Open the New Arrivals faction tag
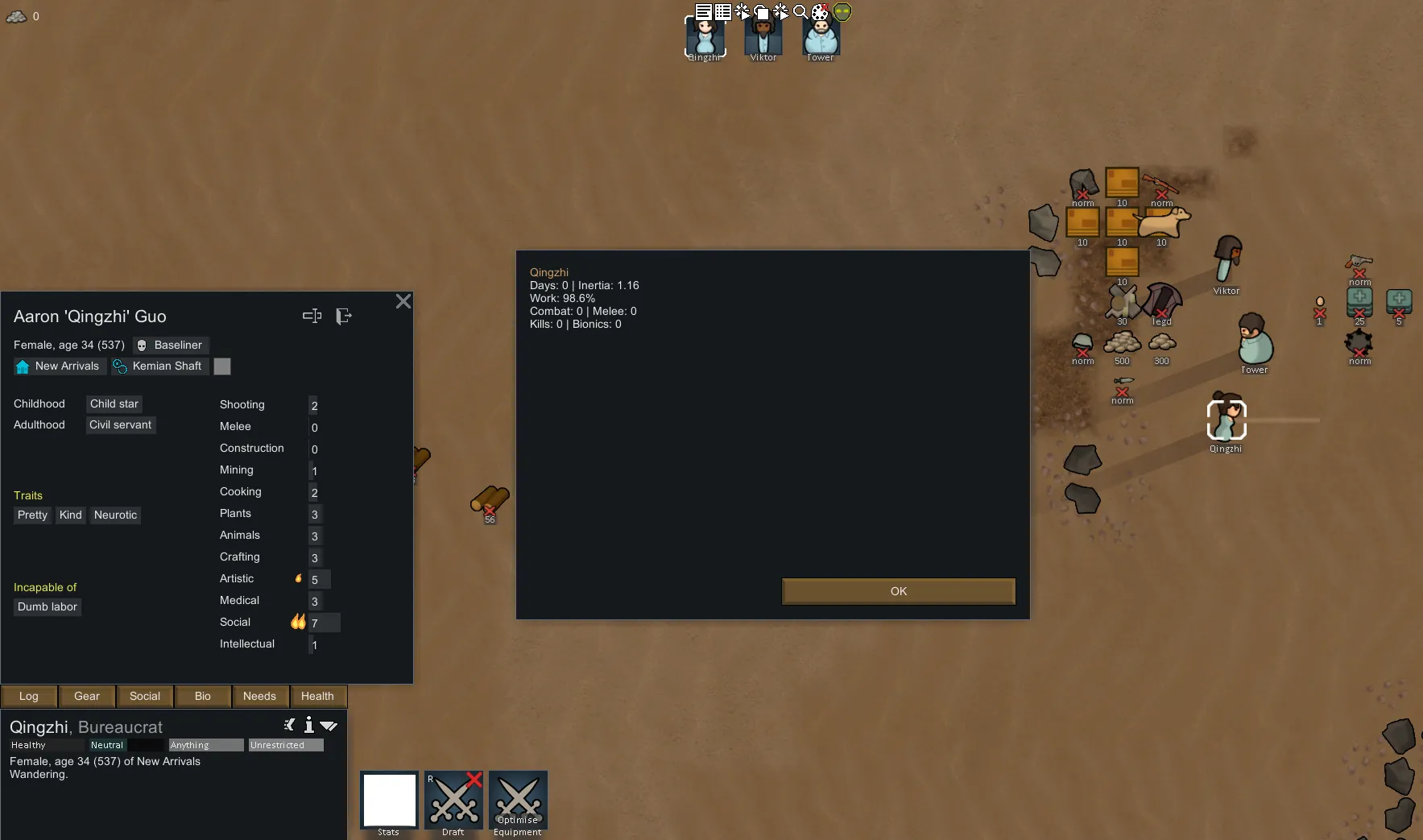This screenshot has height=840, width=1423. (59, 366)
